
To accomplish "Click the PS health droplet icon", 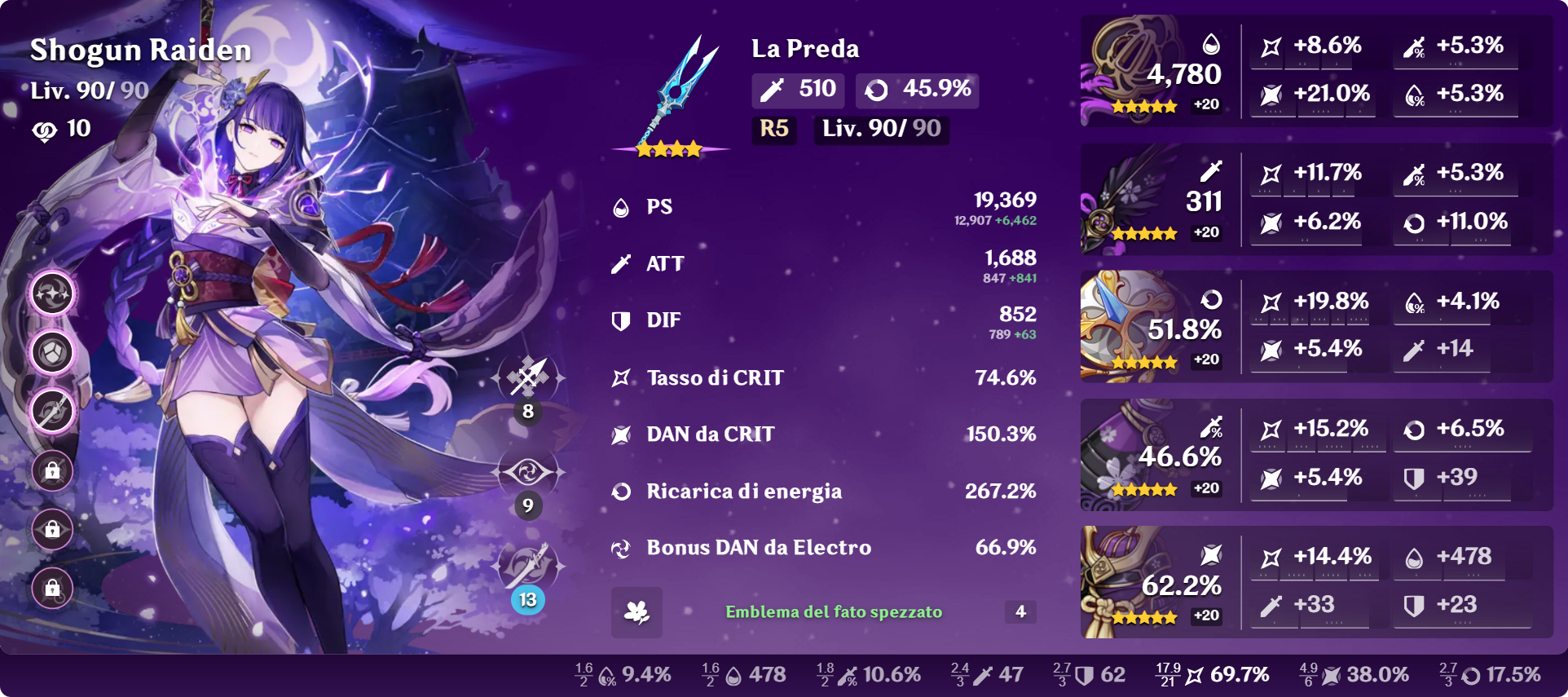I will click(621, 206).
